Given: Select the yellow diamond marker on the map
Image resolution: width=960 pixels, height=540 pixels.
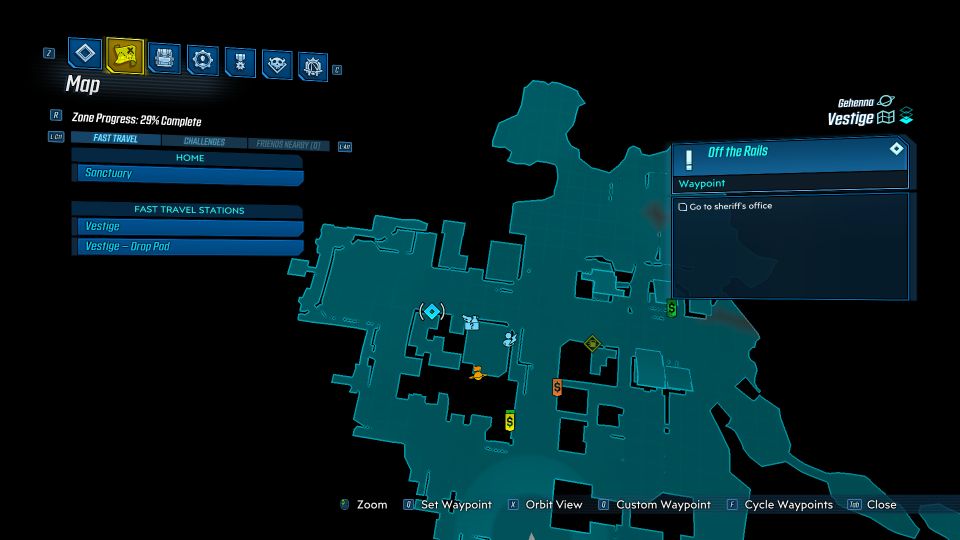Looking at the screenshot, I should [593, 344].
